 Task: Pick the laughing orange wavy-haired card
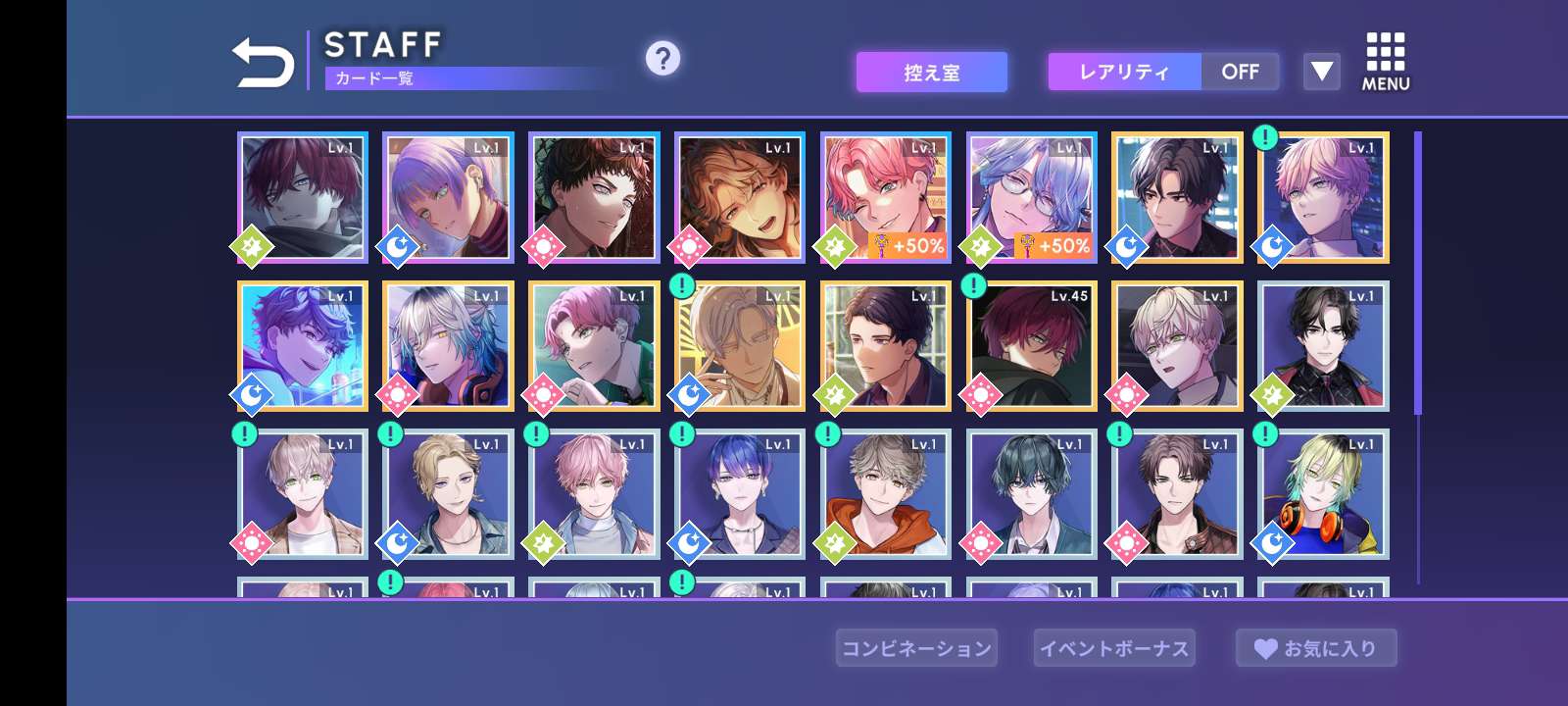tap(739, 198)
